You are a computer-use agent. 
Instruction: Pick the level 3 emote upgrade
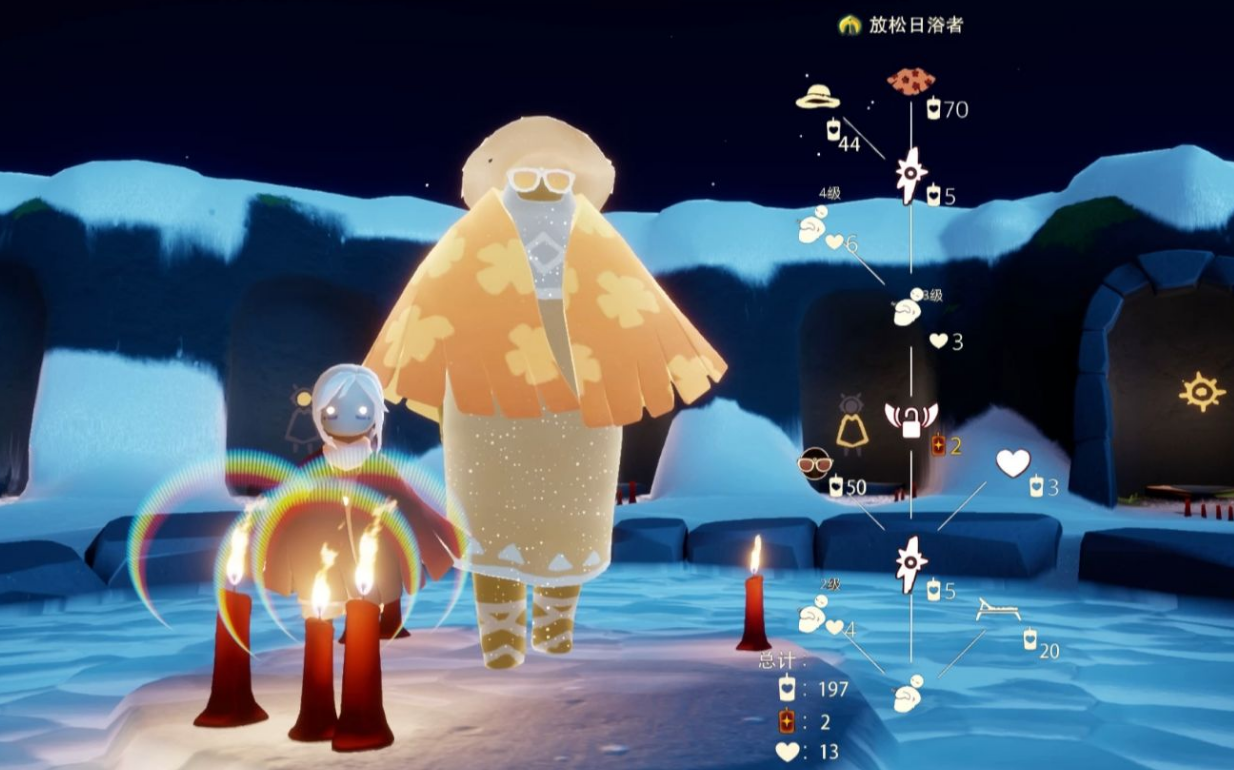tap(908, 309)
